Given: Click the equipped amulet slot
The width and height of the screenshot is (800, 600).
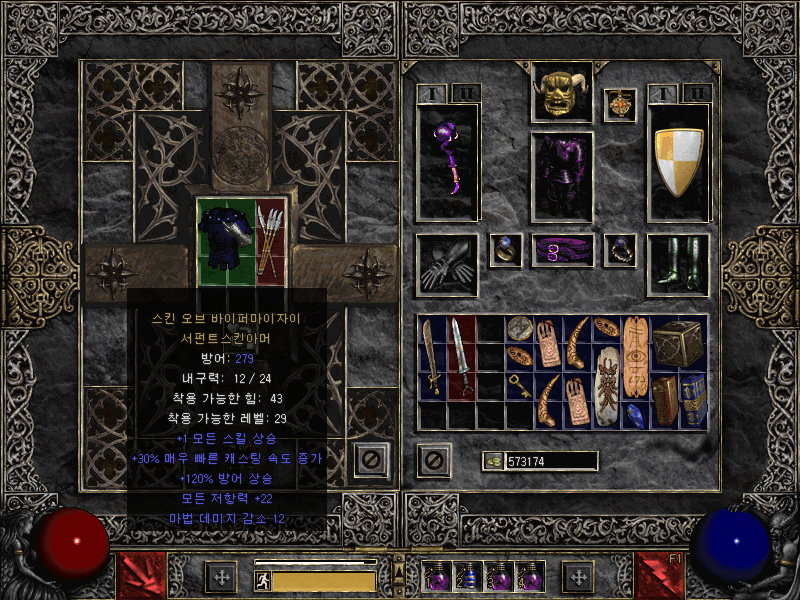Looking at the screenshot, I should pyautogui.click(x=620, y=104).
